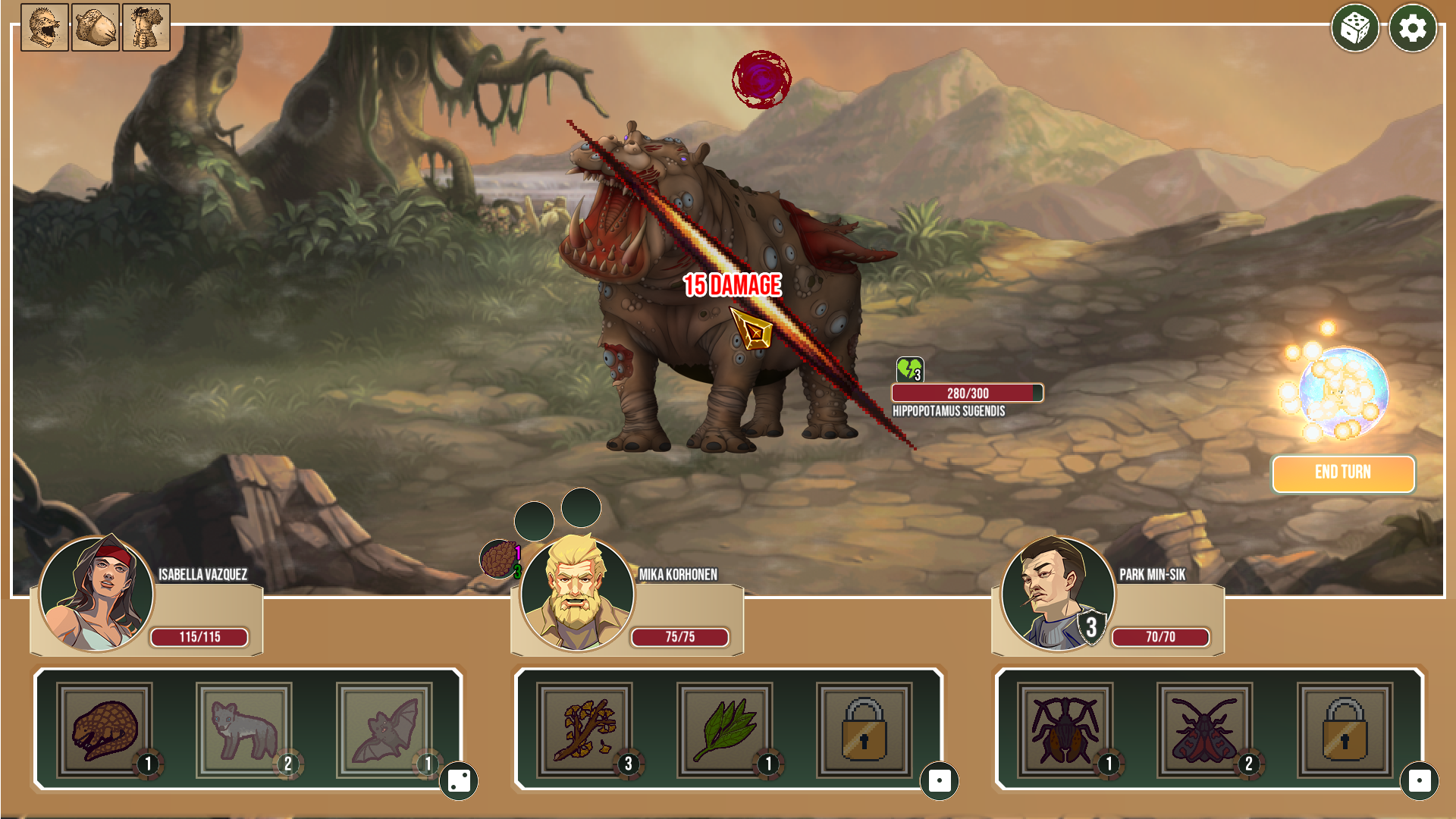Viewport: 1456px width, 819px height.
Task: Click Park Min-Sik's locked ability slot
Action: click(1345, 730)
